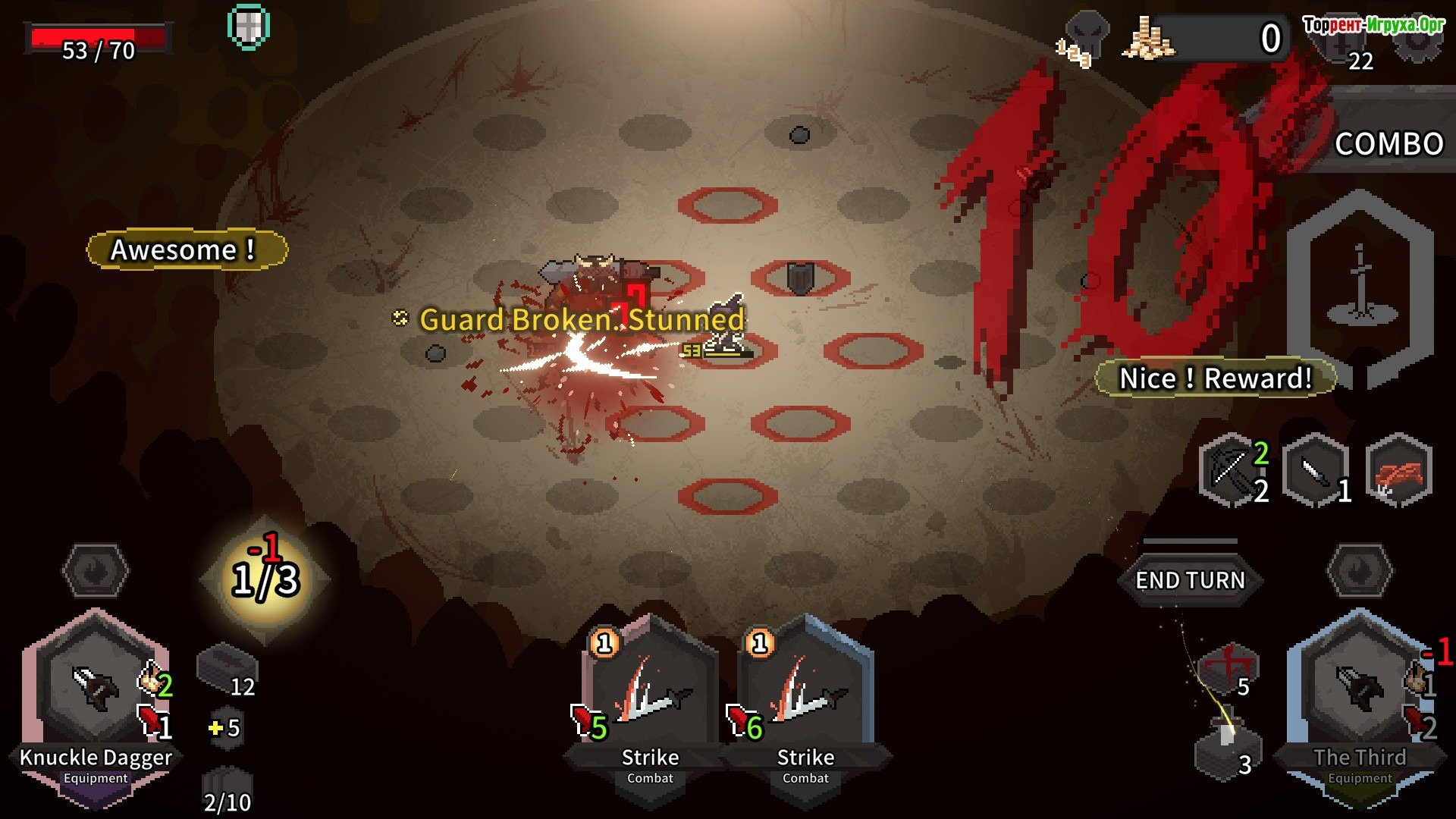Select the raw meat item slot
Viewport: 1456px width, 819px height.
(x=1398, y=470)
